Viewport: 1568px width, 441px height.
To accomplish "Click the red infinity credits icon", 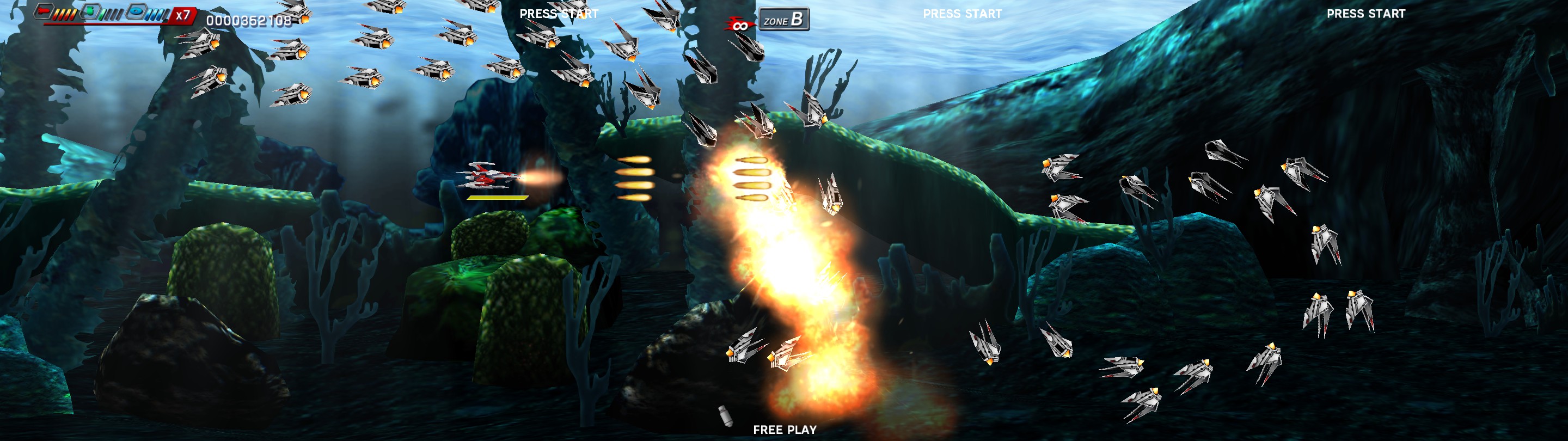I will tap(740, 25).
